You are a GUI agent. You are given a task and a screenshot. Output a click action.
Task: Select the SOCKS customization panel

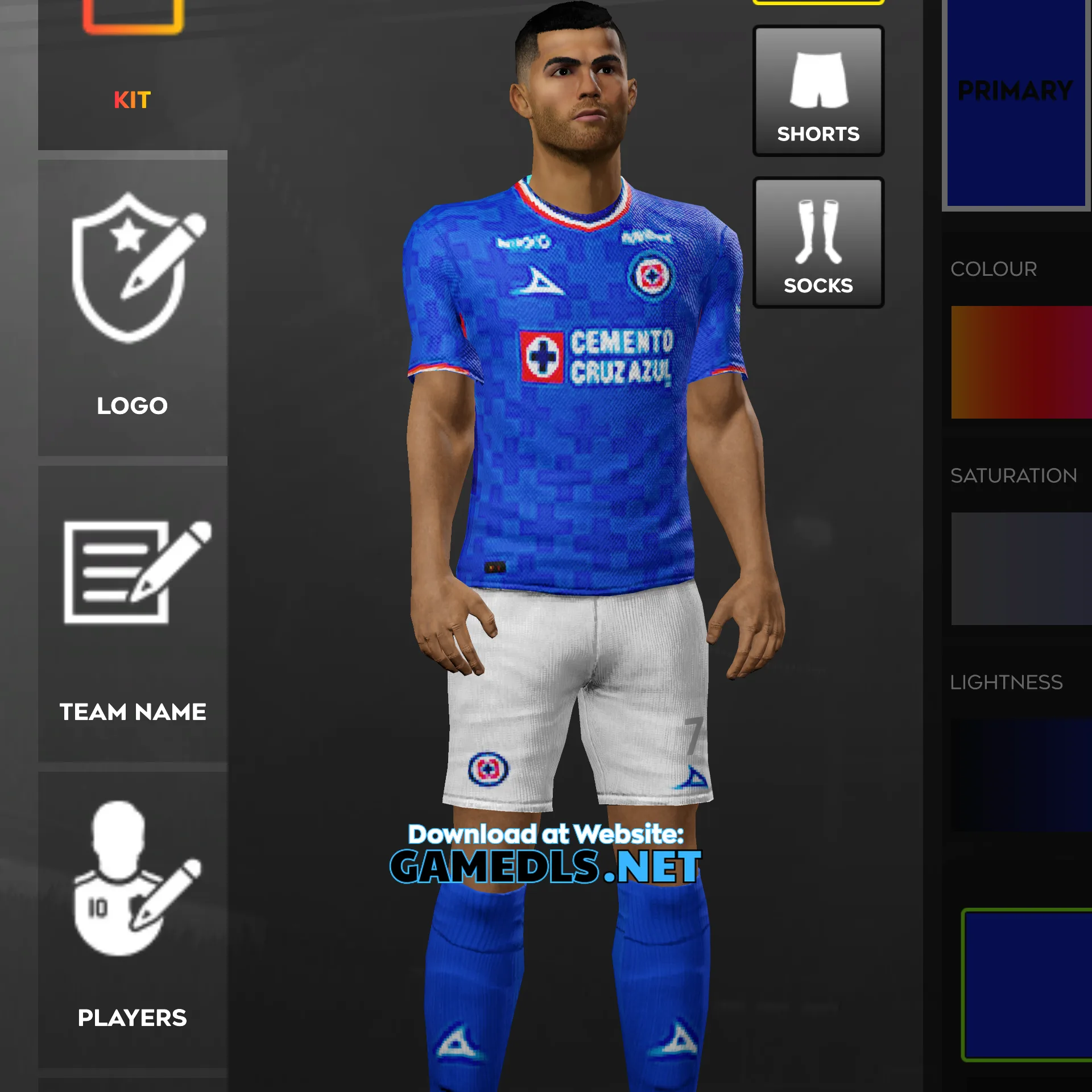(x=818, y=242)
